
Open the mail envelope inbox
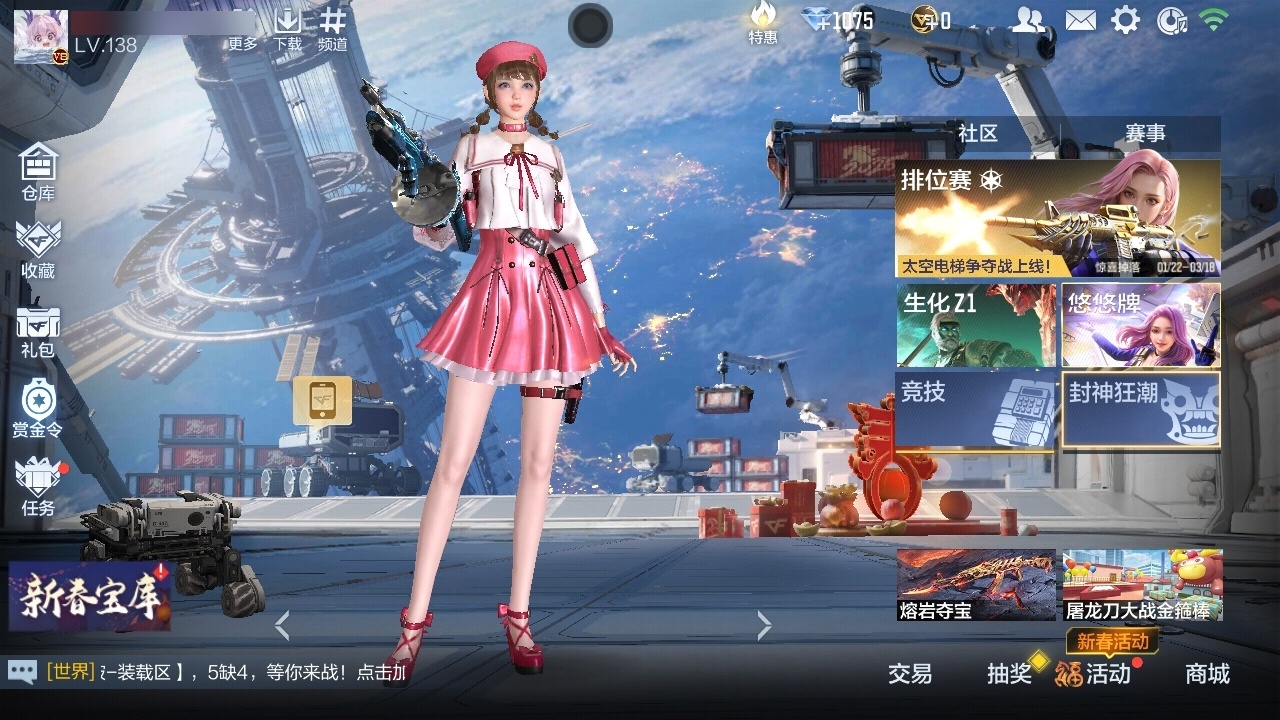[1080, 20]
